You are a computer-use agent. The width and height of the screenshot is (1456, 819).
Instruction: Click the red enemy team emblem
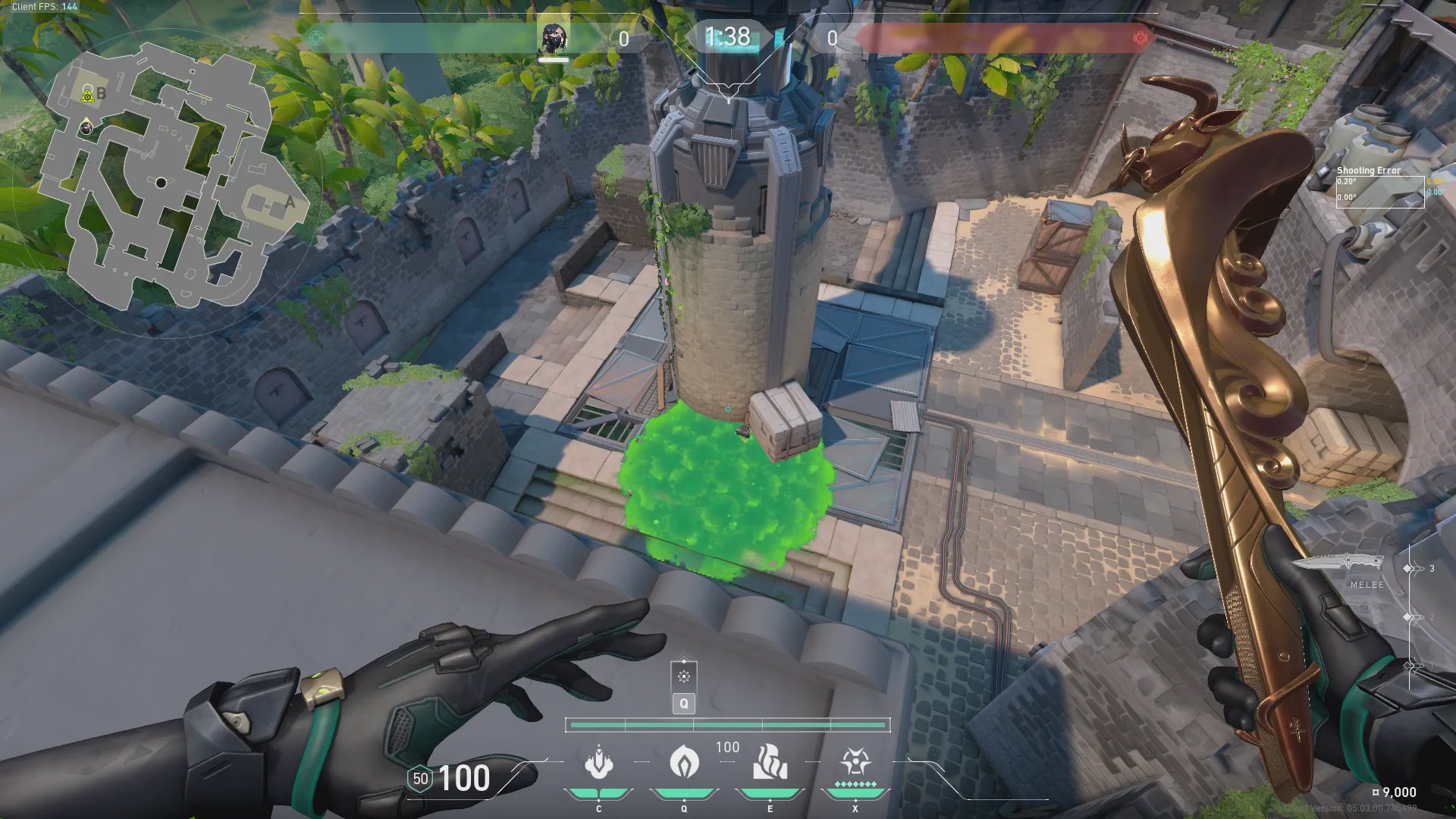click(1139, 38)
